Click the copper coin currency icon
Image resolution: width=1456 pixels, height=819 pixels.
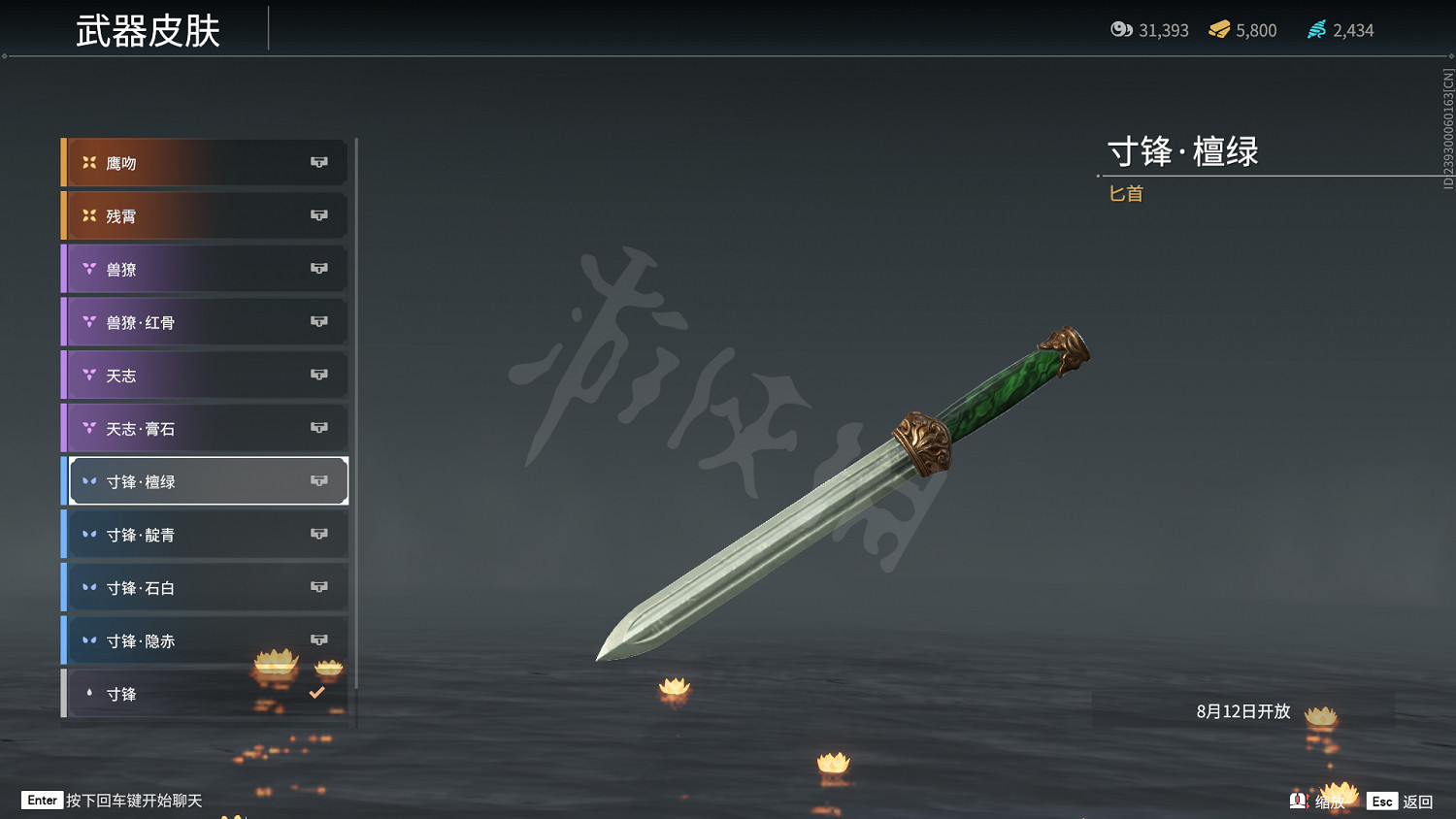pyautogui.click(x=1123, y=30)
